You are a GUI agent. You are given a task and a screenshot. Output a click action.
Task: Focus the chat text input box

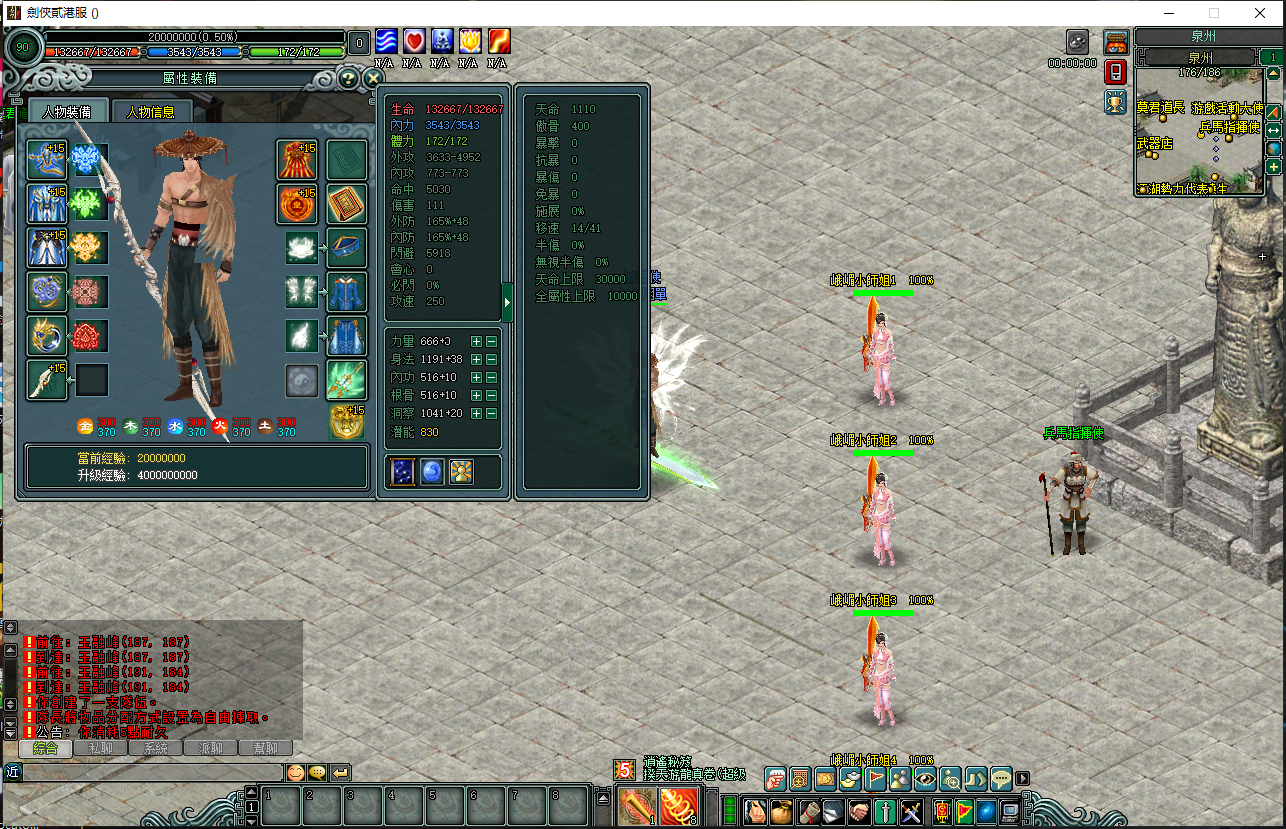(x=150, y=772)
